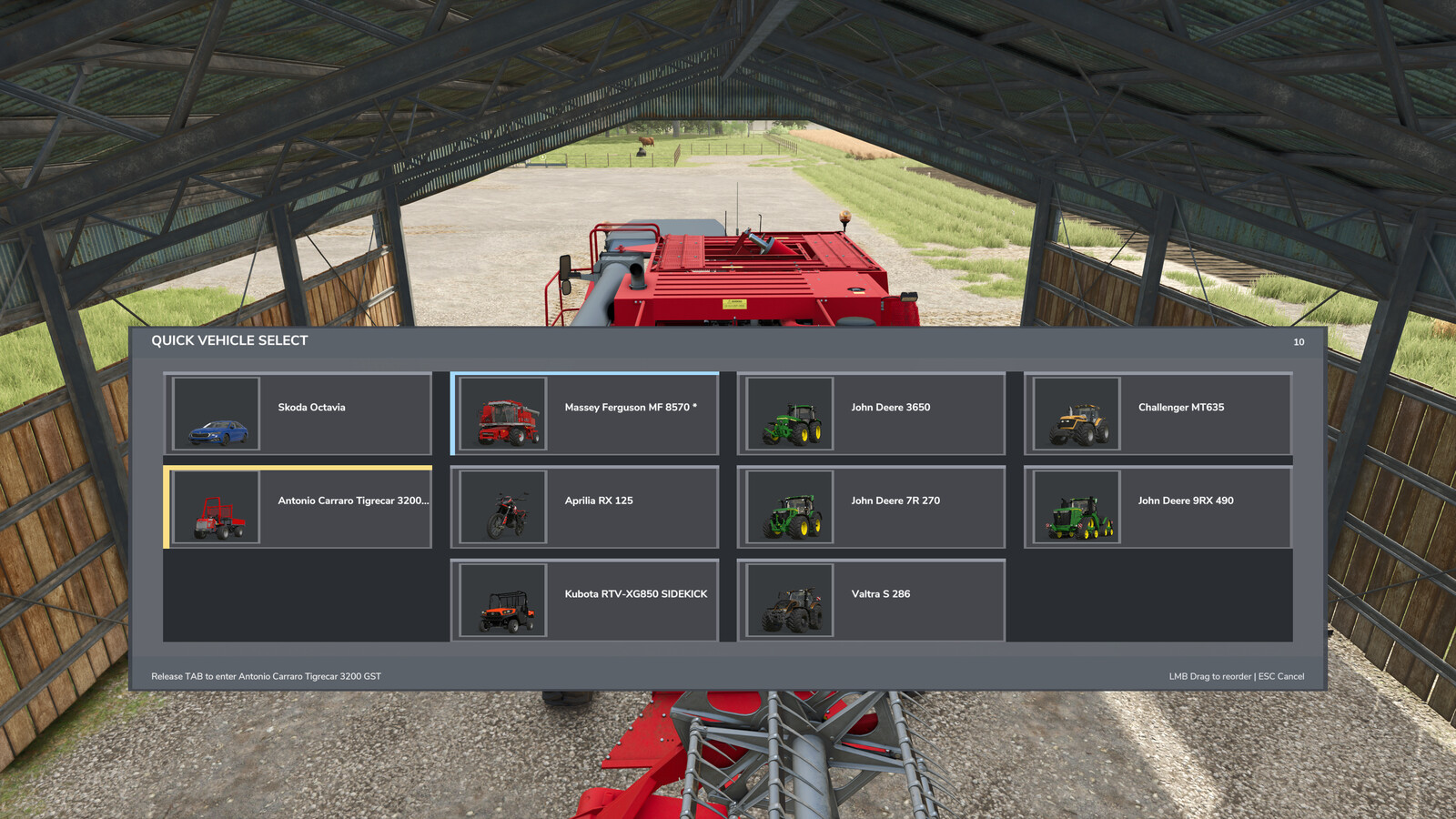The width and height of the screenshot is (1456, 819).
Task: Select the John Deere 3650 tractor icon
Action: coord(792,414)
